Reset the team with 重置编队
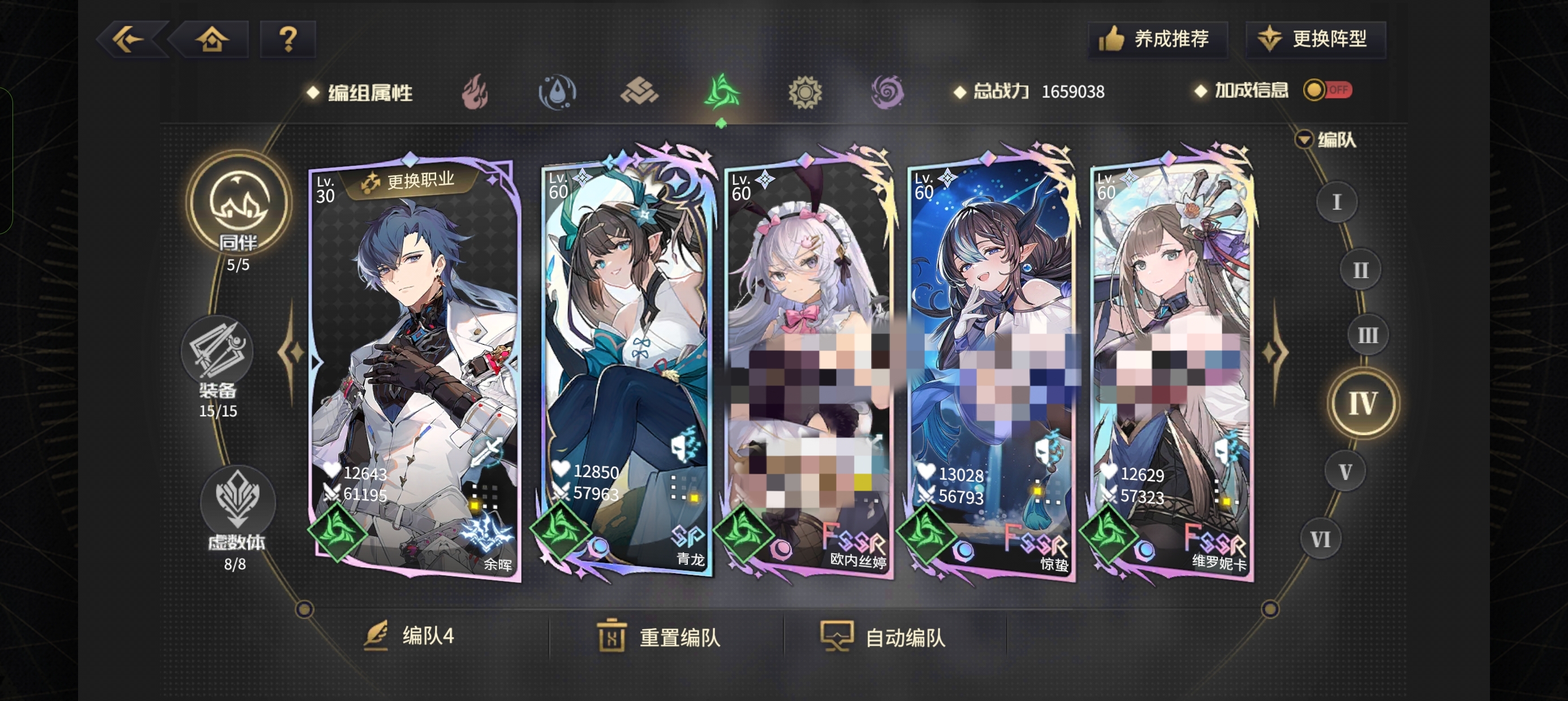The image size is (1568, 701). tap(659, 637)
